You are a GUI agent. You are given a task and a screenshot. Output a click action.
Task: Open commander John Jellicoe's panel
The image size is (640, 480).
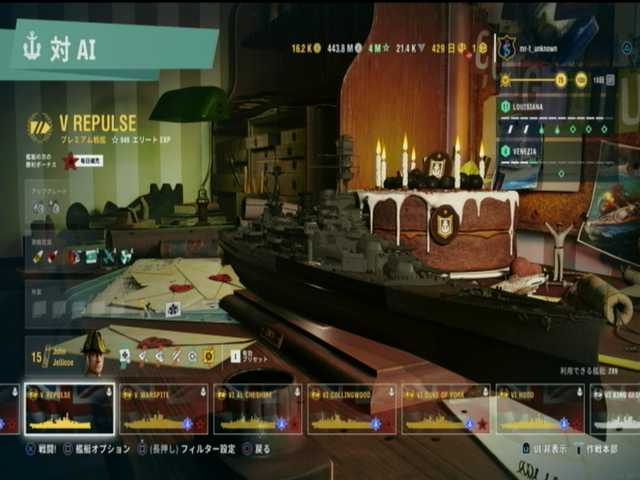click(68, 355)
